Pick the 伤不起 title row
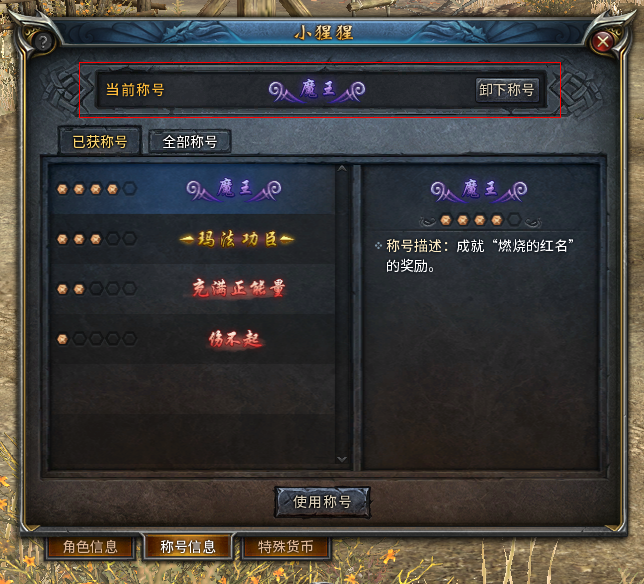This screenshot has height=584, width=644. click(x=192, y=339)
